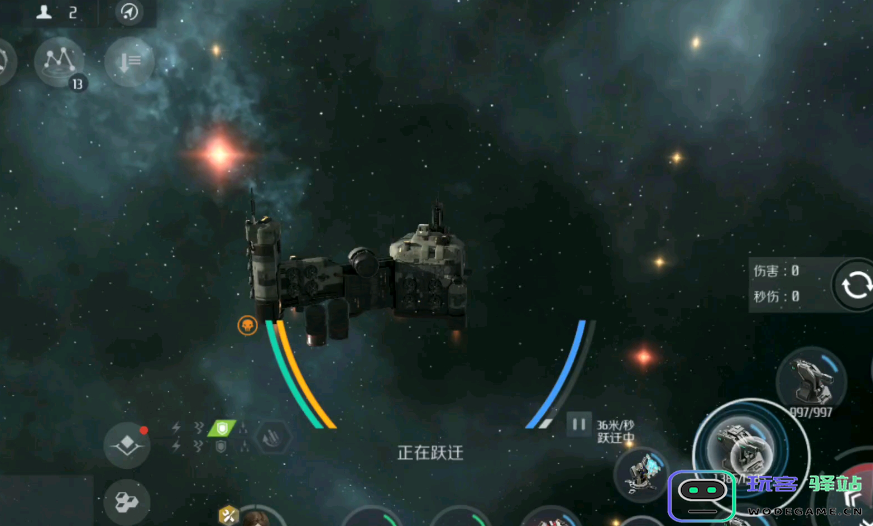Tap the hexagon cycle-arrows icon

272,437
